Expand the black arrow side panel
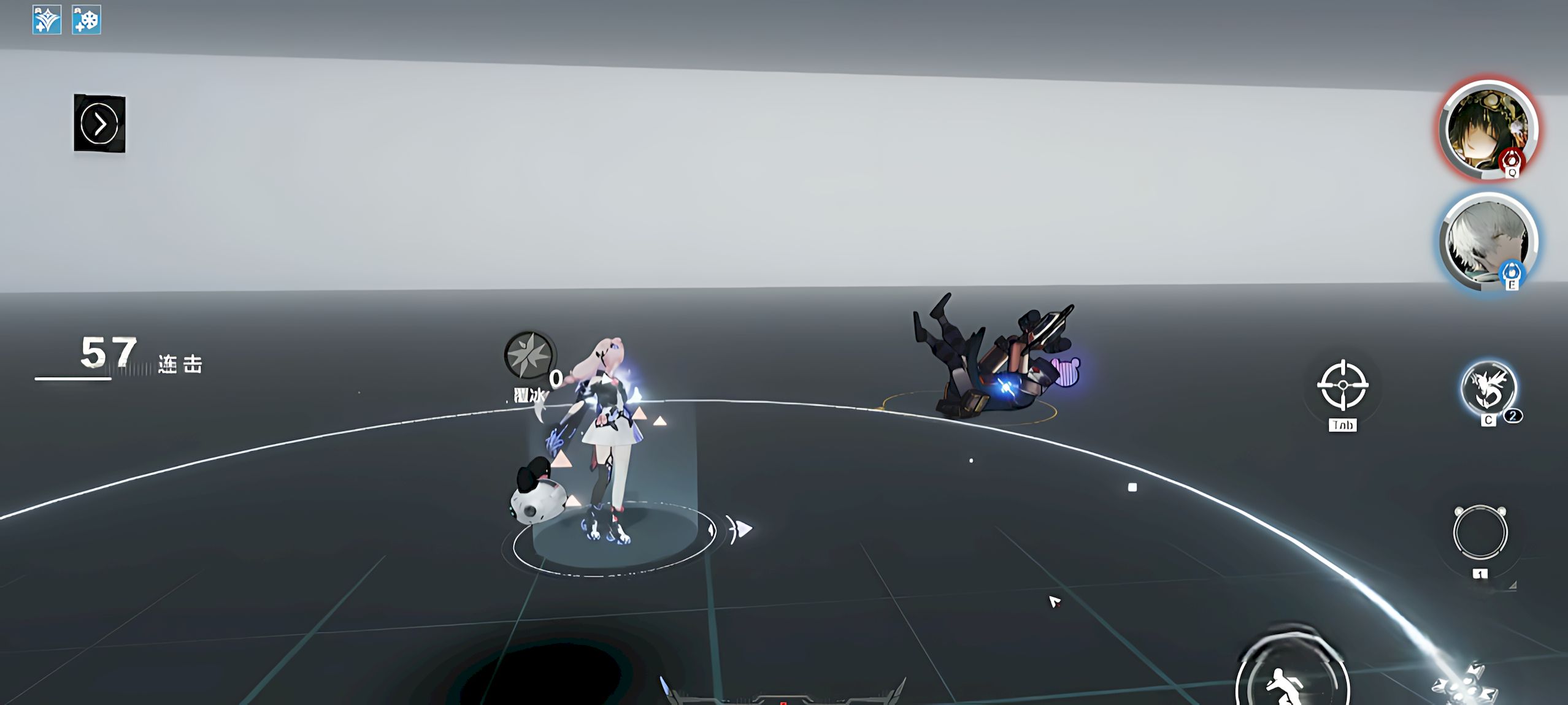 click(99, 123)
